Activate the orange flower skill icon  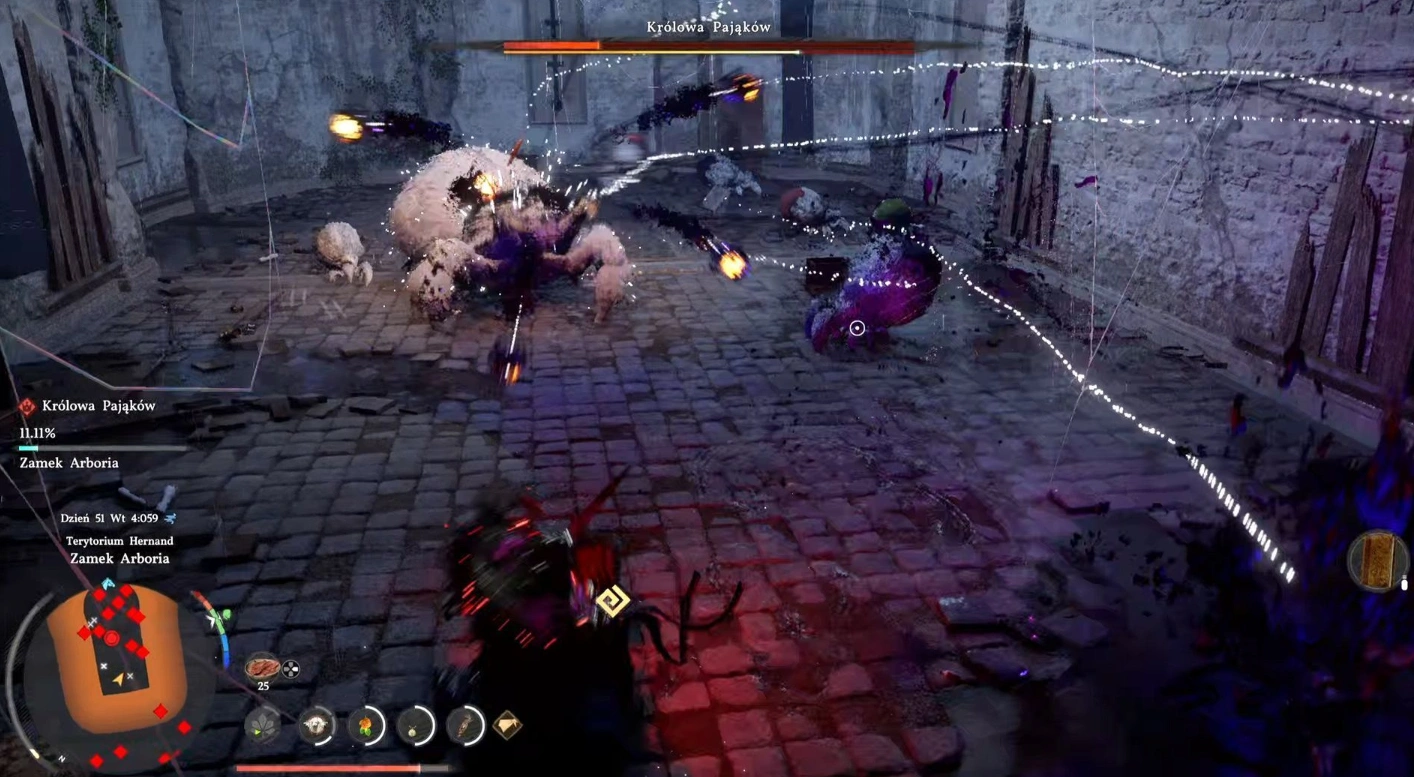(367, 725)
